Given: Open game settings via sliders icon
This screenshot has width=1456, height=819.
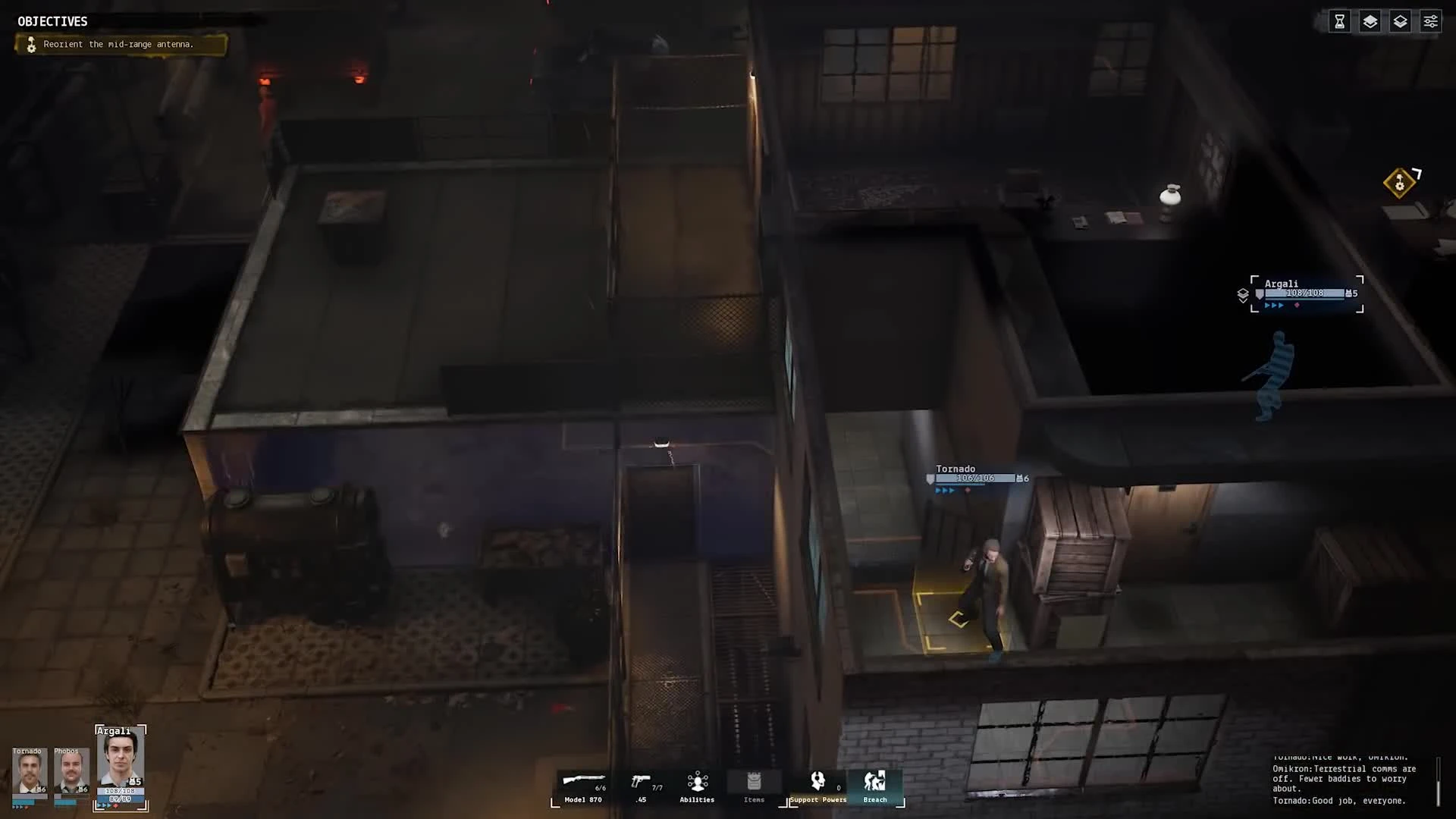Looking at the screenshot, I should pyautogui.click(x=1430, y=21).
